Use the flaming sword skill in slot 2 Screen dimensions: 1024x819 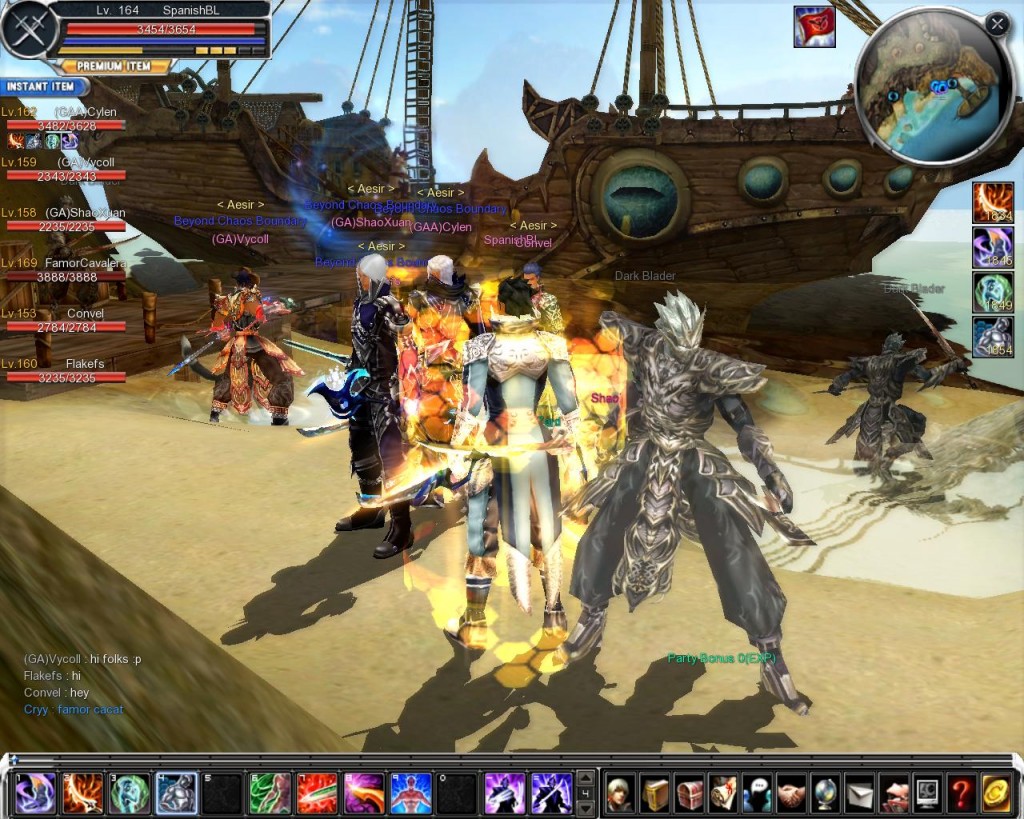click(x=82, y=794)
